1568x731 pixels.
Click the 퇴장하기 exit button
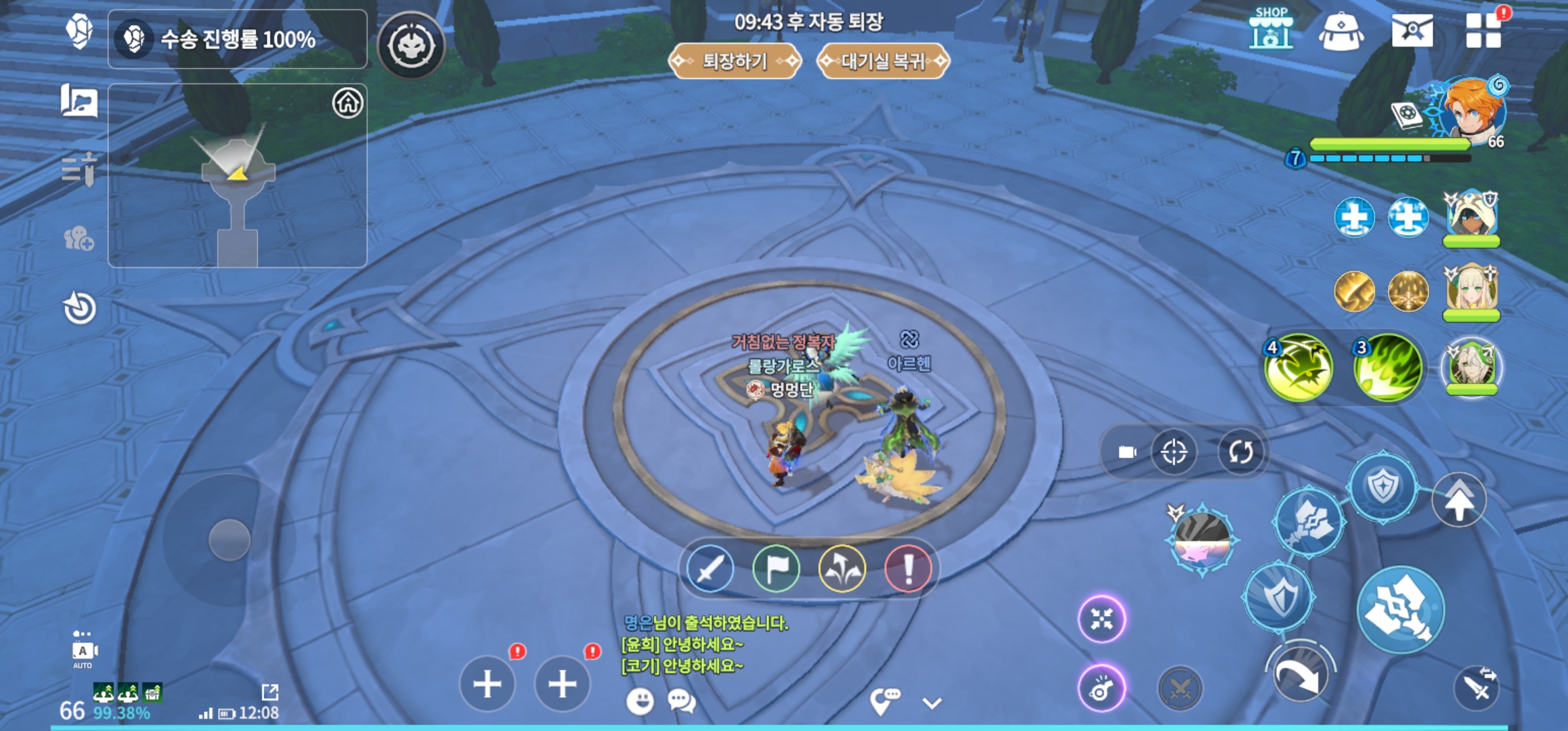[735, 62]
